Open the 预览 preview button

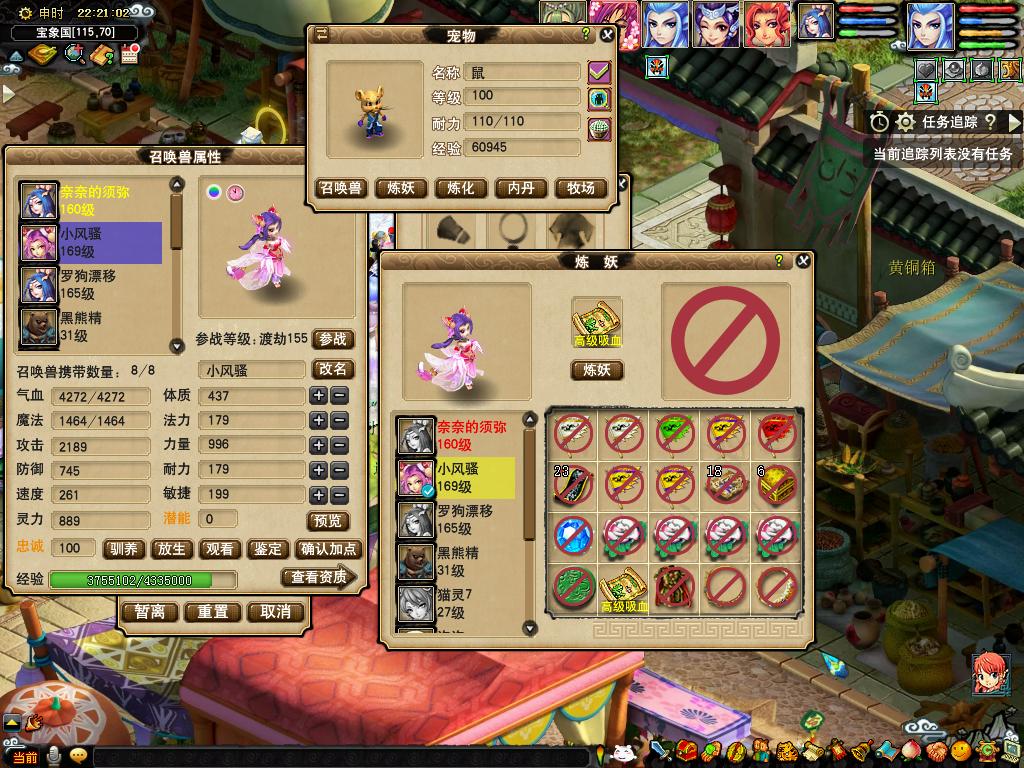click(328, 520)
